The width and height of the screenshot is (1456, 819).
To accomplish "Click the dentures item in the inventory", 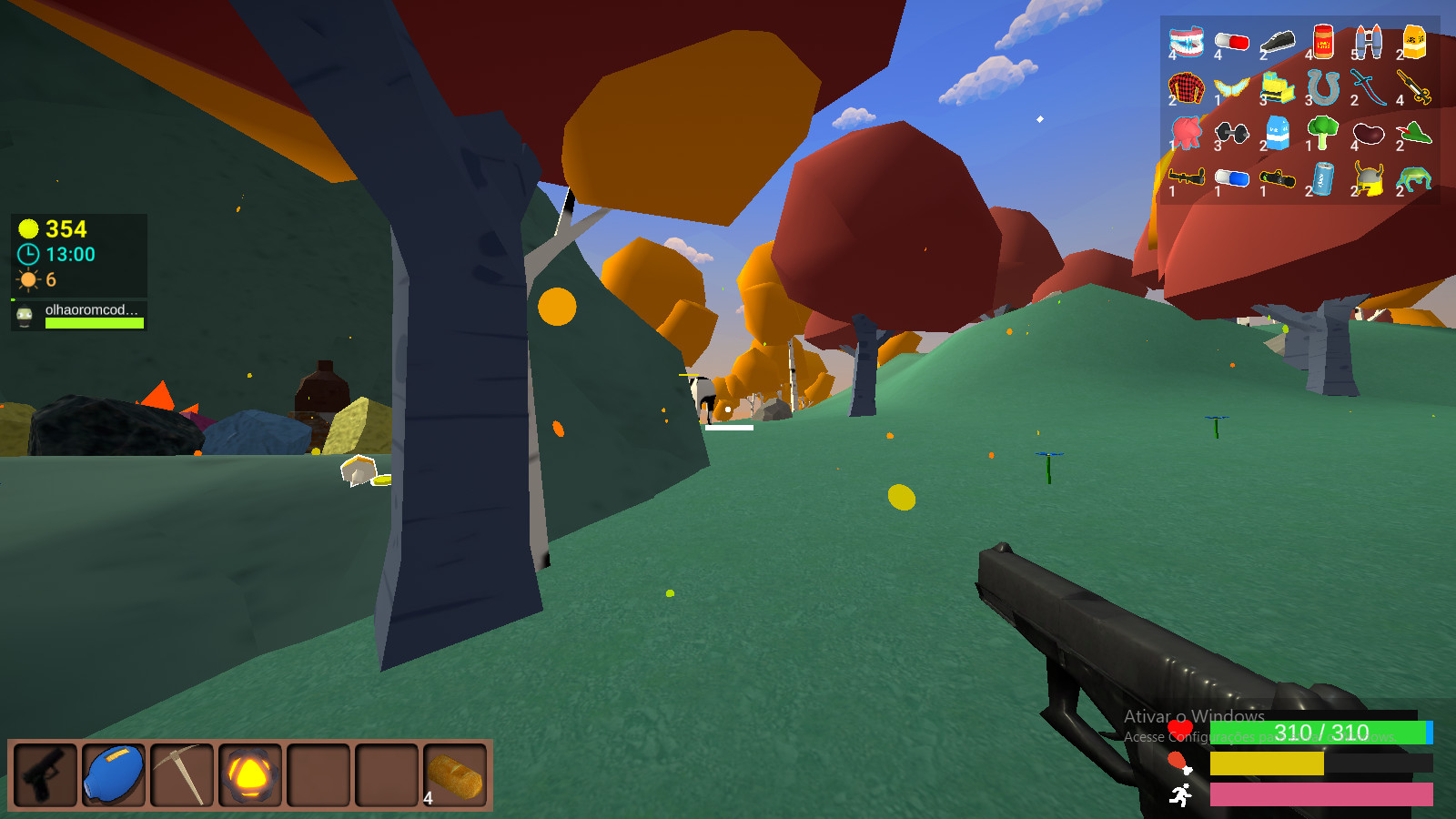I will coord(1186,41).
